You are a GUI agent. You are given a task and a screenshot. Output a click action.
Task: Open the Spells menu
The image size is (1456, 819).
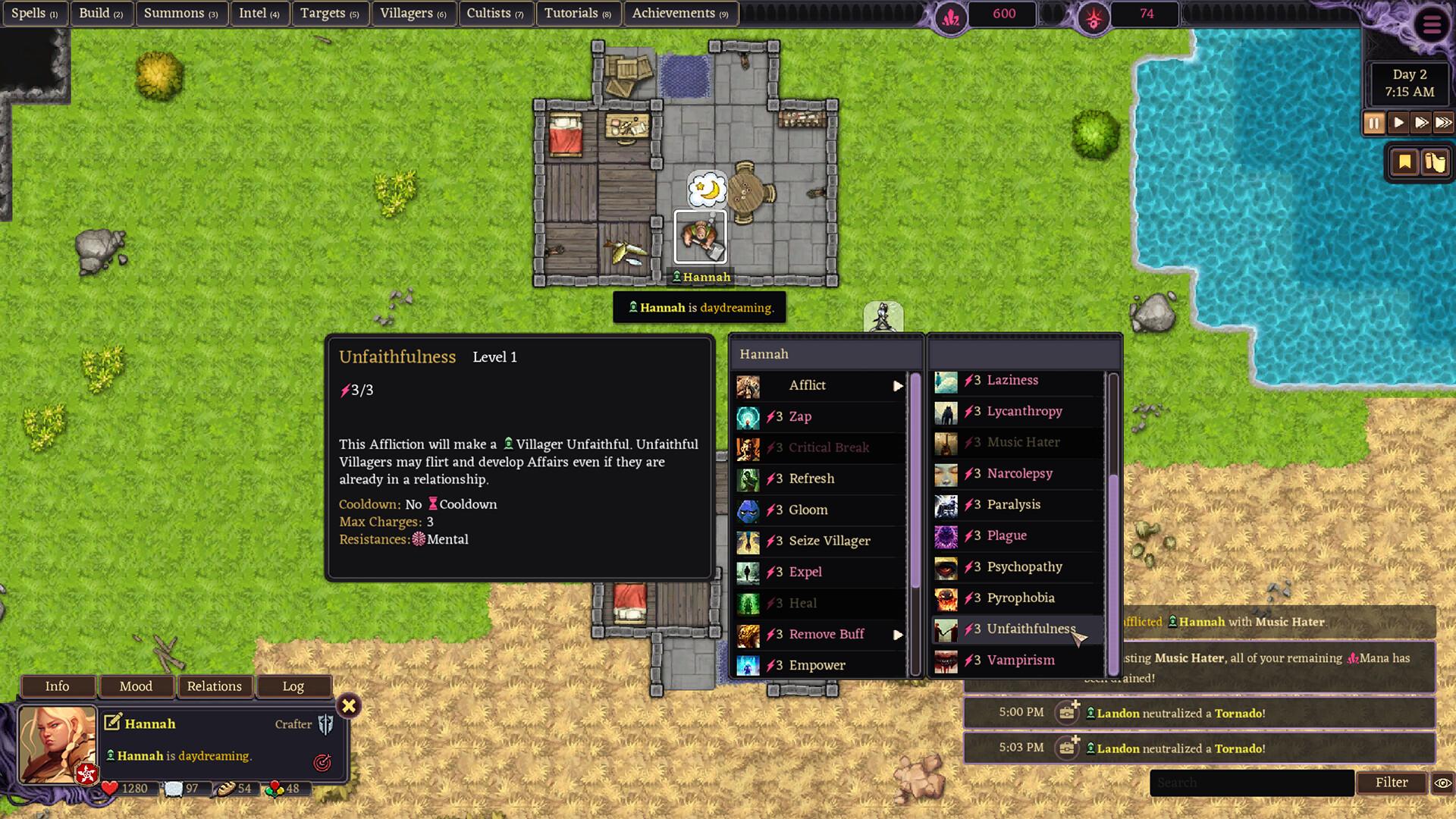coord(34,13)
